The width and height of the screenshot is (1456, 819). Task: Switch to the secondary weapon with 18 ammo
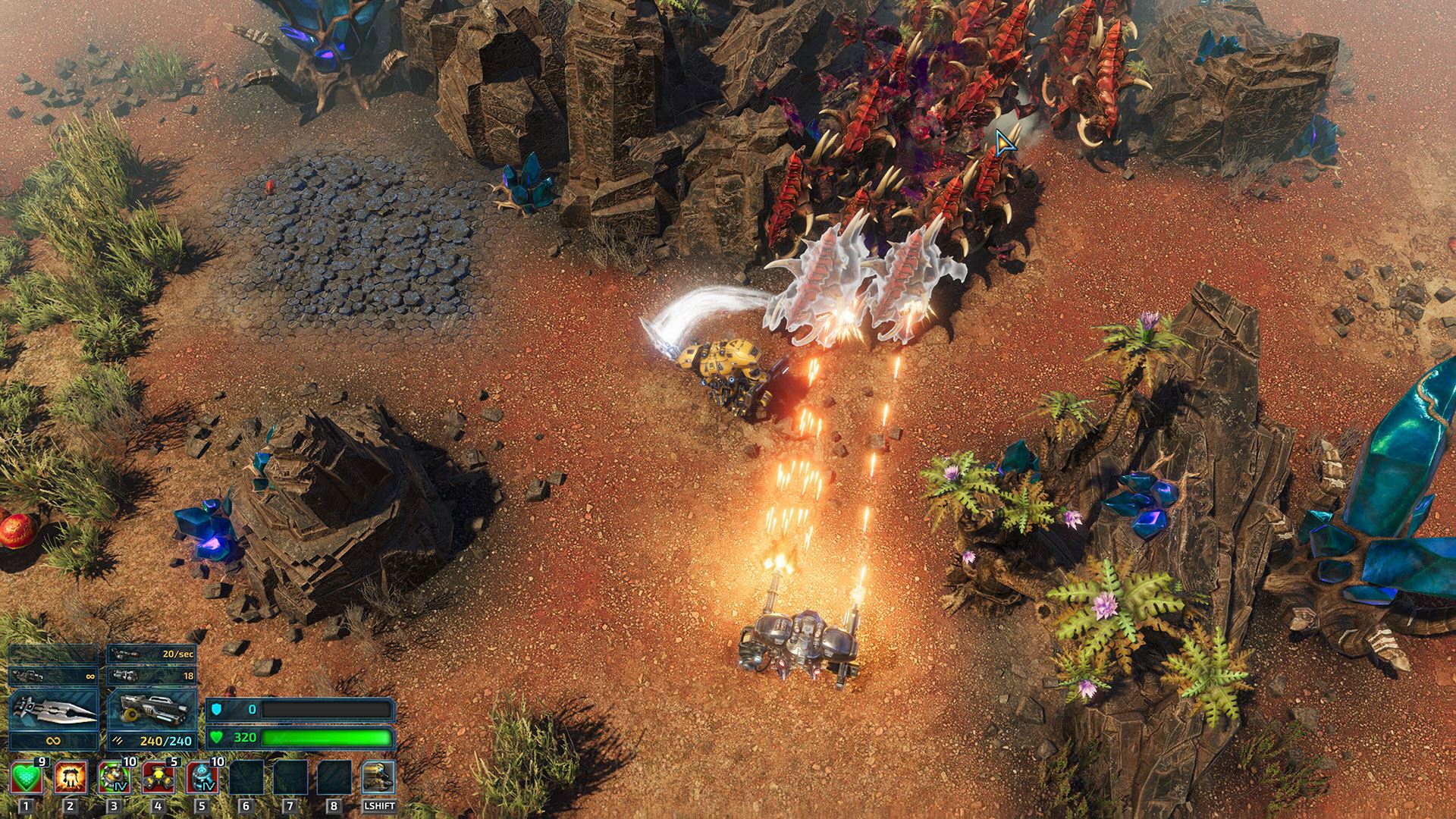coord(152,675)
